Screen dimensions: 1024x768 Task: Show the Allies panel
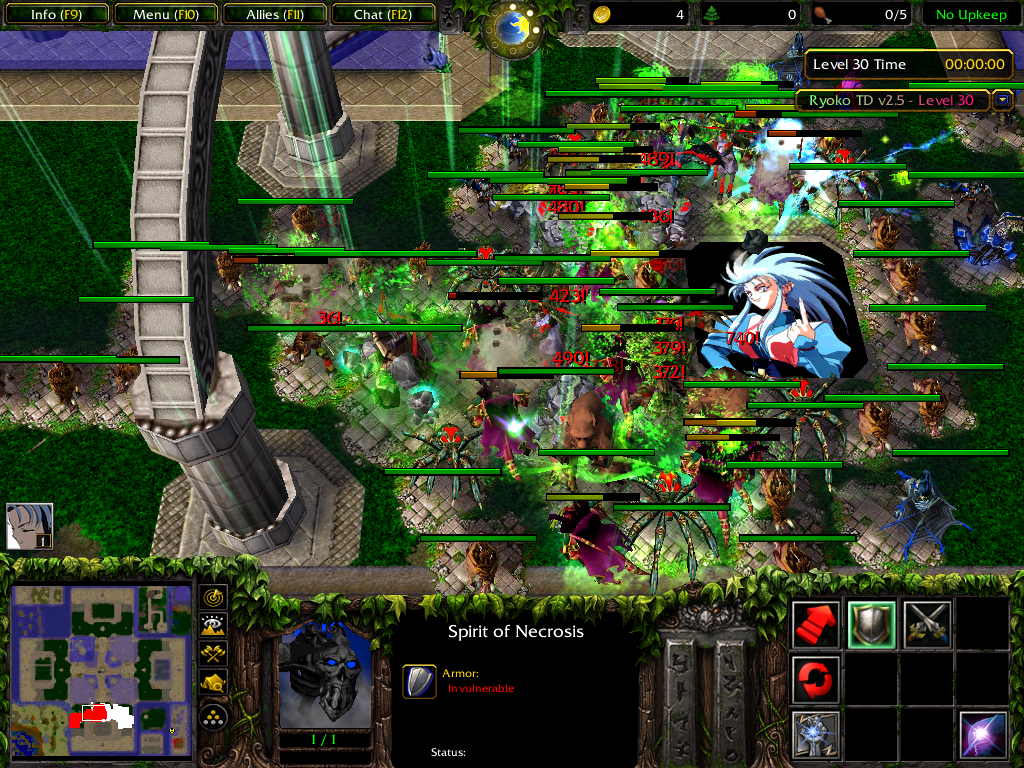tap(273, 15)
